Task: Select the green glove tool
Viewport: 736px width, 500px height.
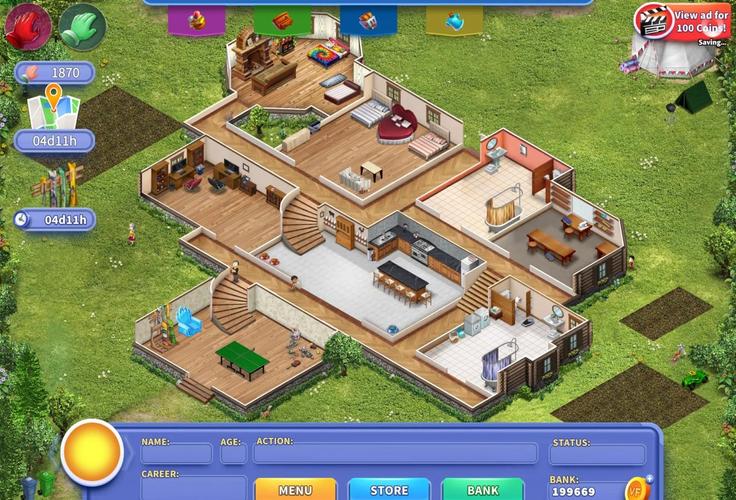Action: click(82, 26)
